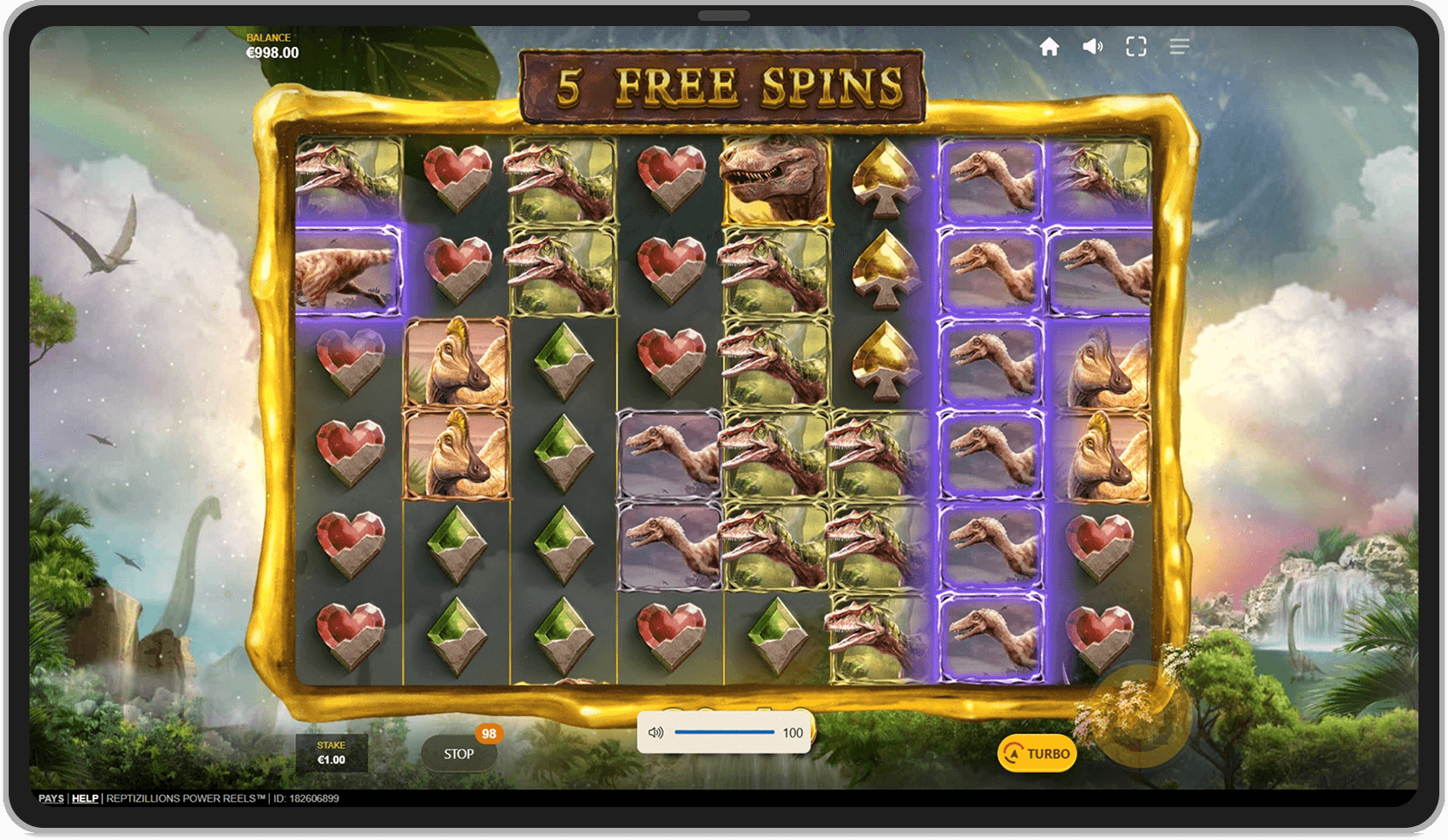Image resolution: width=1448 pixels, height=840 pixels.
Task: Toggle fullscreen mode with the bracket icon
Action: click(x=1136, y=47)
